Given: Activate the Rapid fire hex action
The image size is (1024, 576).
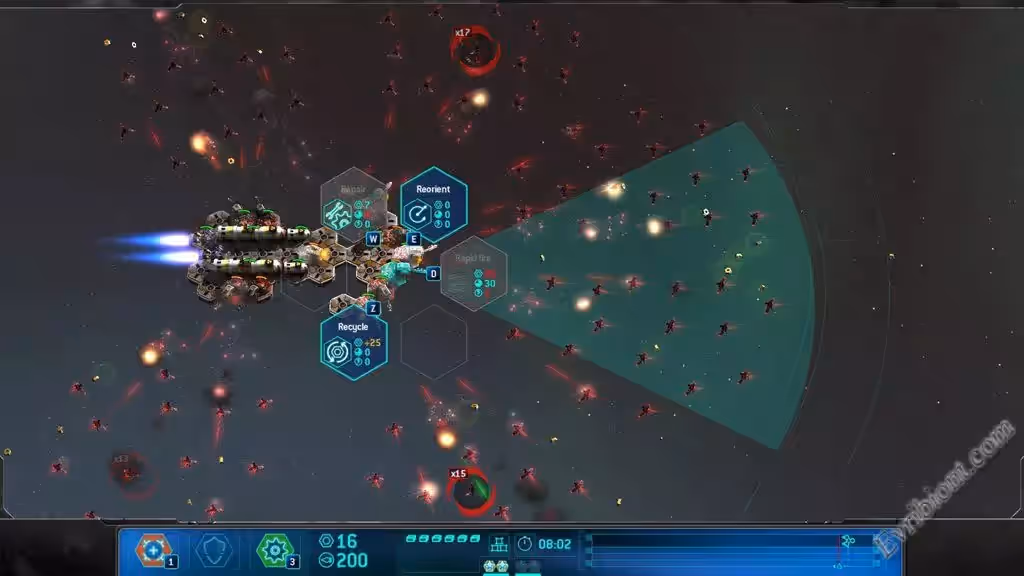Looking at the screenshot, I should [x=473, y=274].
